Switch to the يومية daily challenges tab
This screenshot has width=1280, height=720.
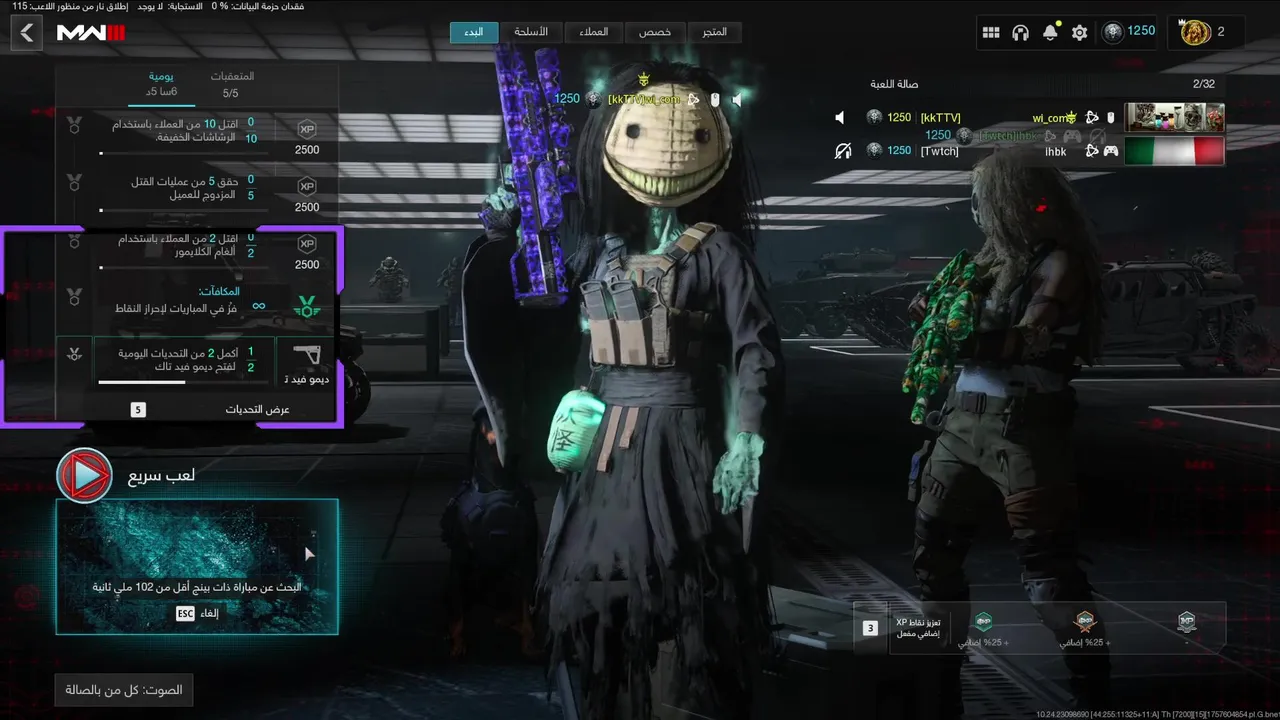point(161,84)
